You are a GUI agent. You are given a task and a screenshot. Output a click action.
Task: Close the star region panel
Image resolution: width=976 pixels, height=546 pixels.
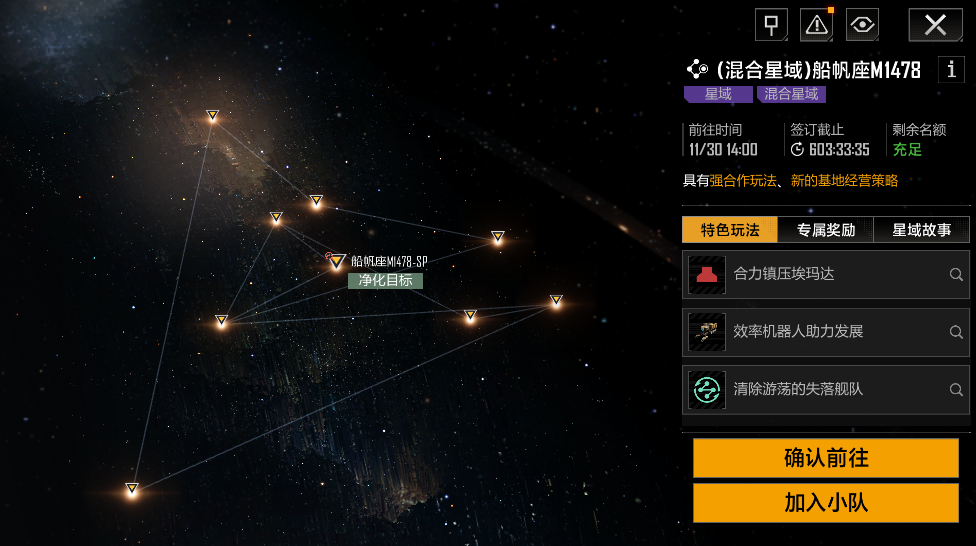935,25
